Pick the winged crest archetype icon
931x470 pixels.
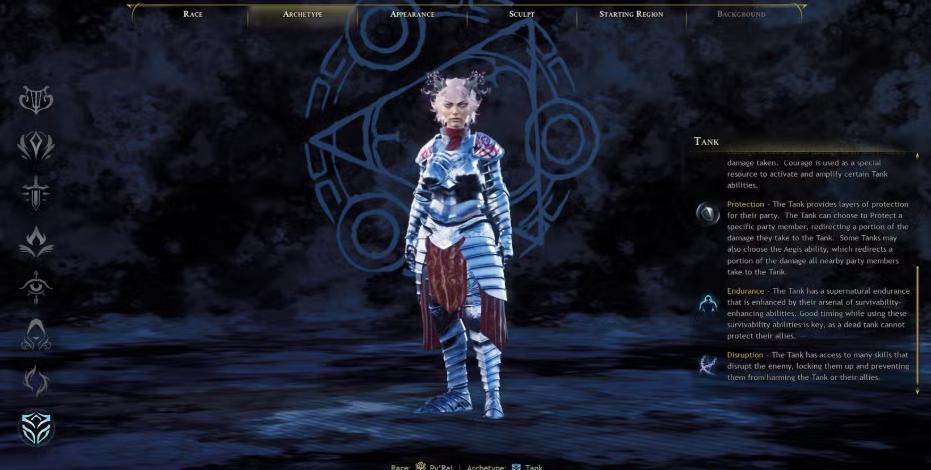coord(36,146)
